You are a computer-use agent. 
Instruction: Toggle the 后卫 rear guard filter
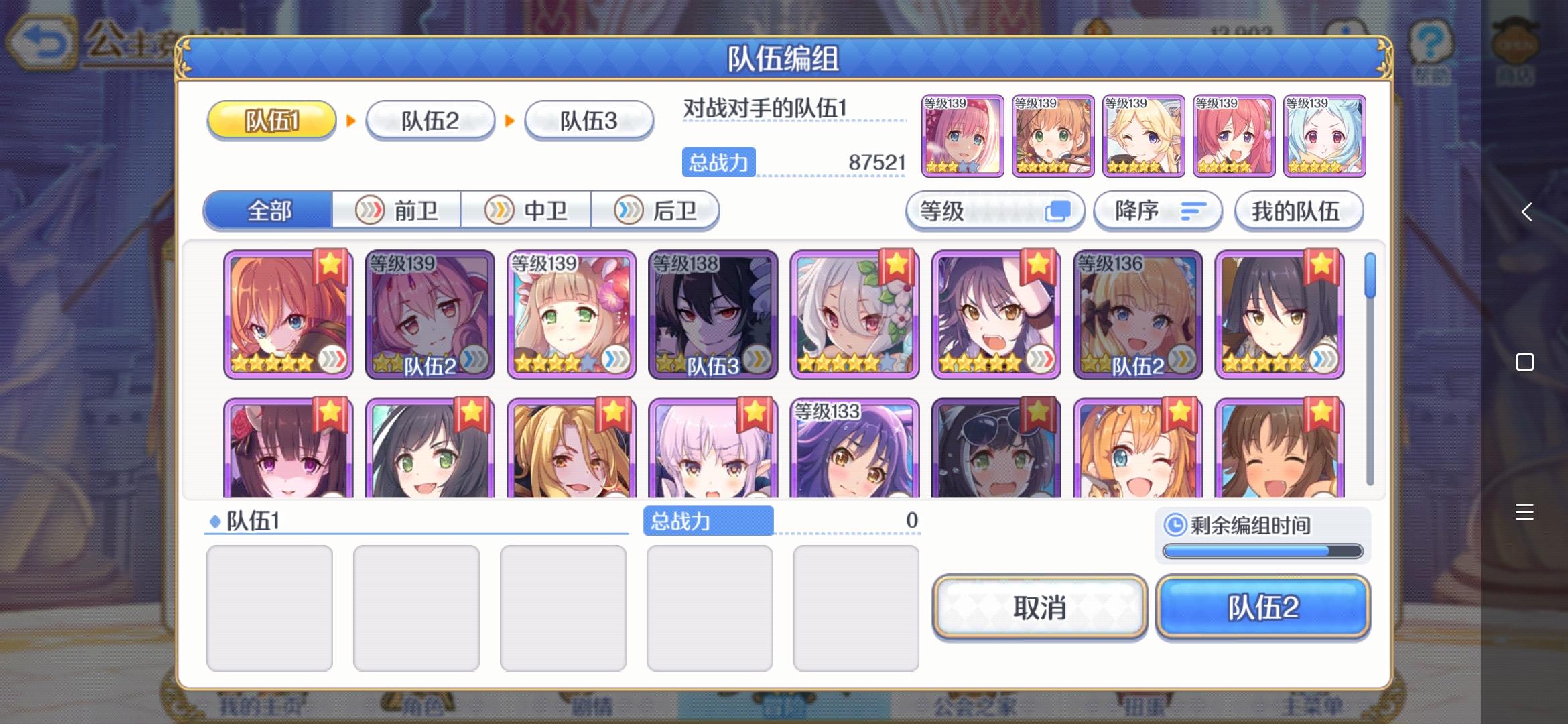tap(657, 210)
